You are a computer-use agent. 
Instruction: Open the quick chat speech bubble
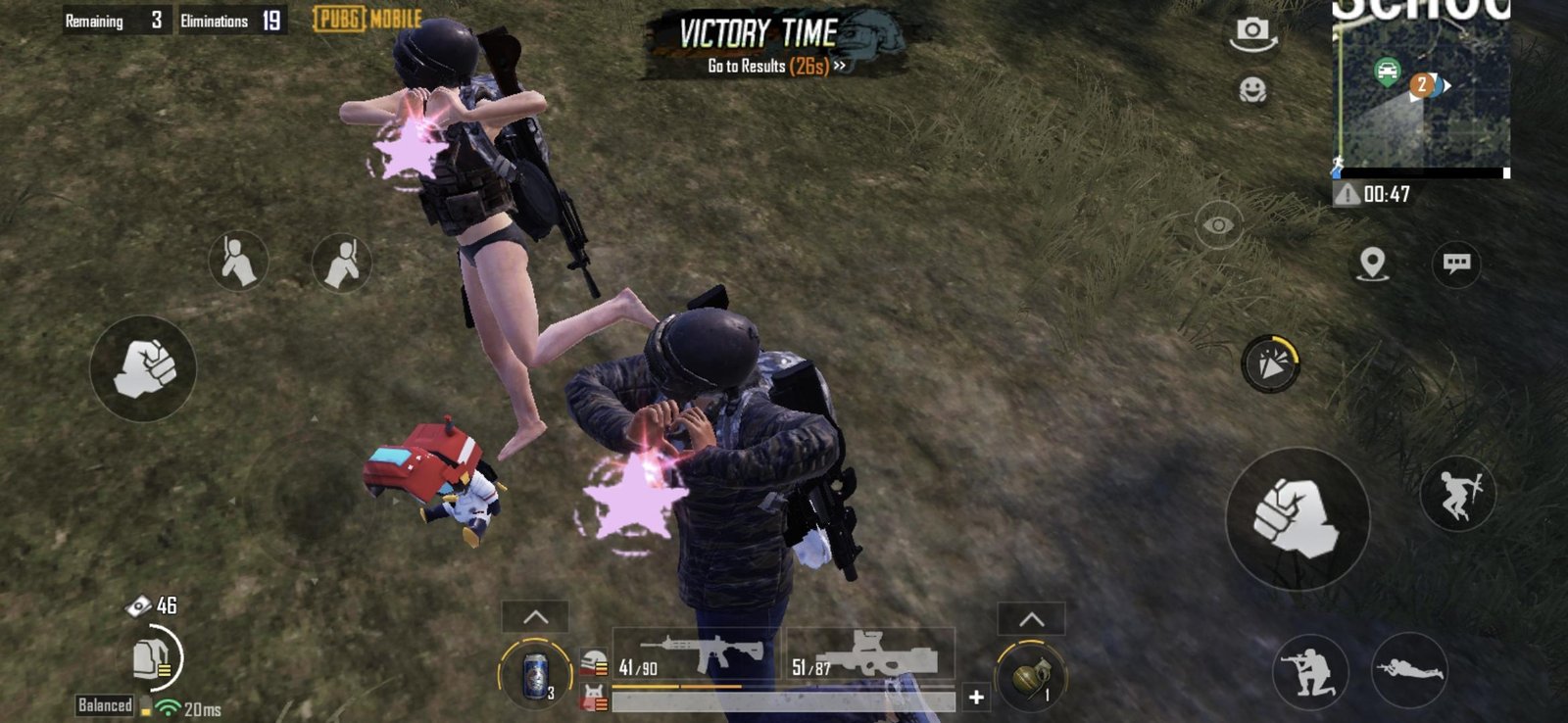1456,263
